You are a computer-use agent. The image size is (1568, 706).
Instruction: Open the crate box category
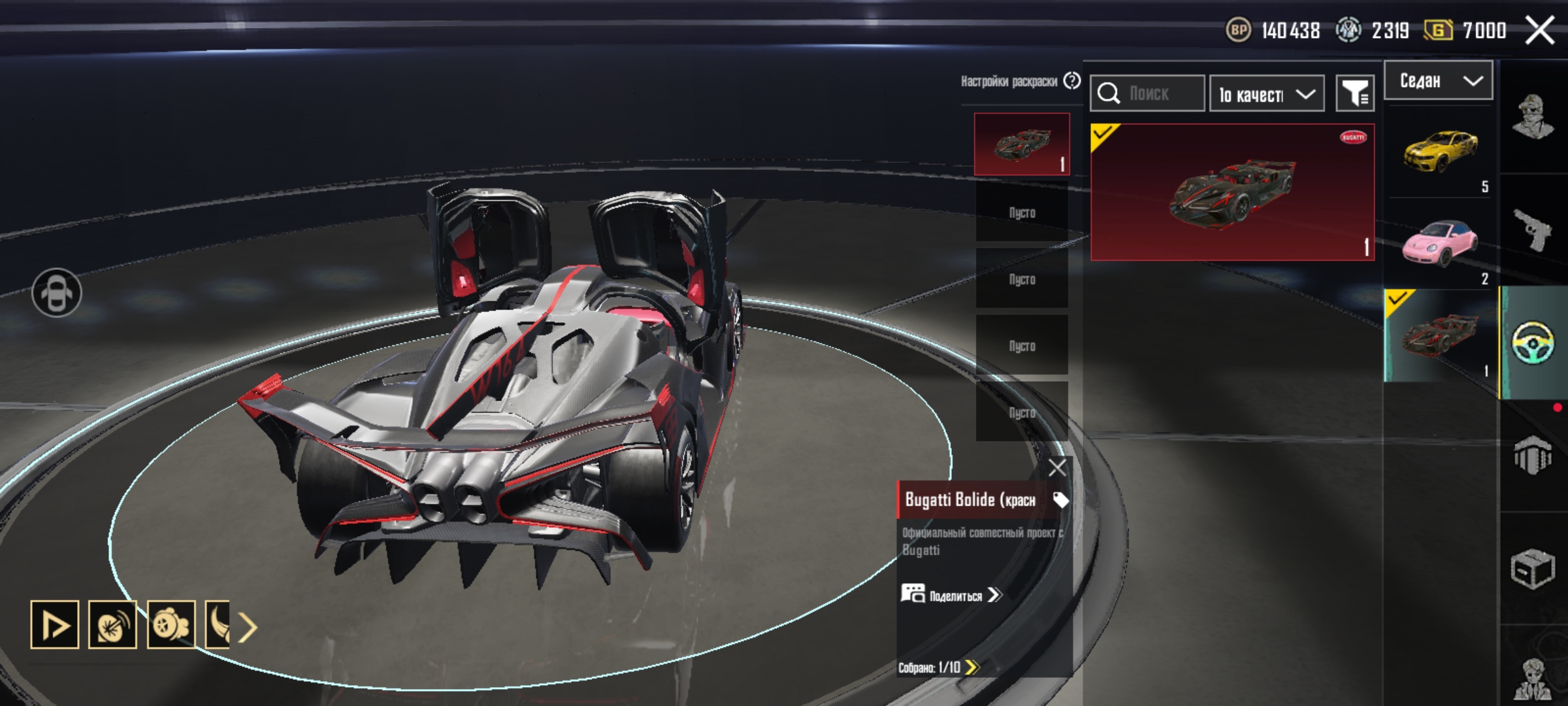[x=1533, y=567]
